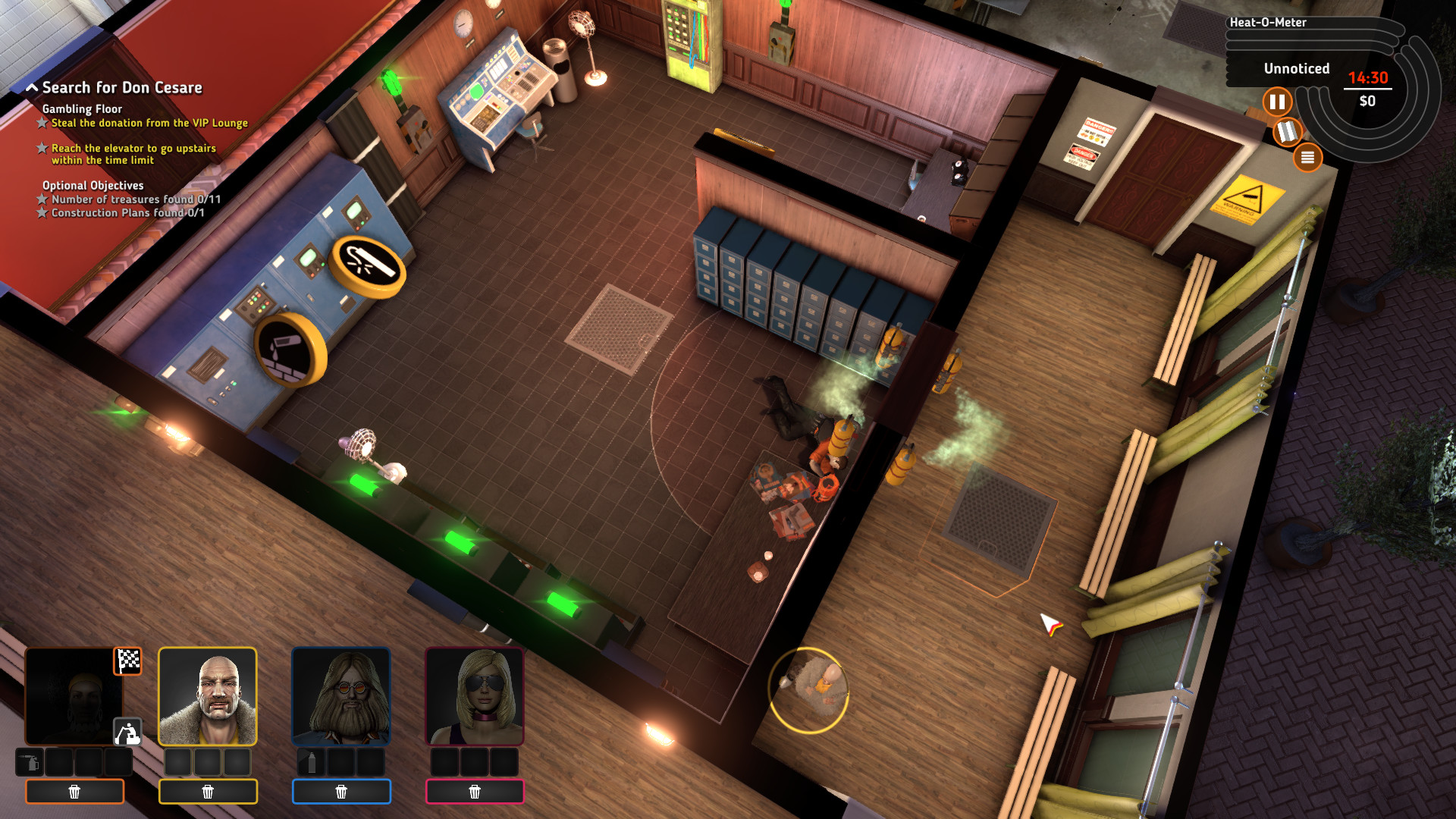Discard an item with the orange crew trash button
This screenshot has width=1456, height=819.
(x=74, y=792)
